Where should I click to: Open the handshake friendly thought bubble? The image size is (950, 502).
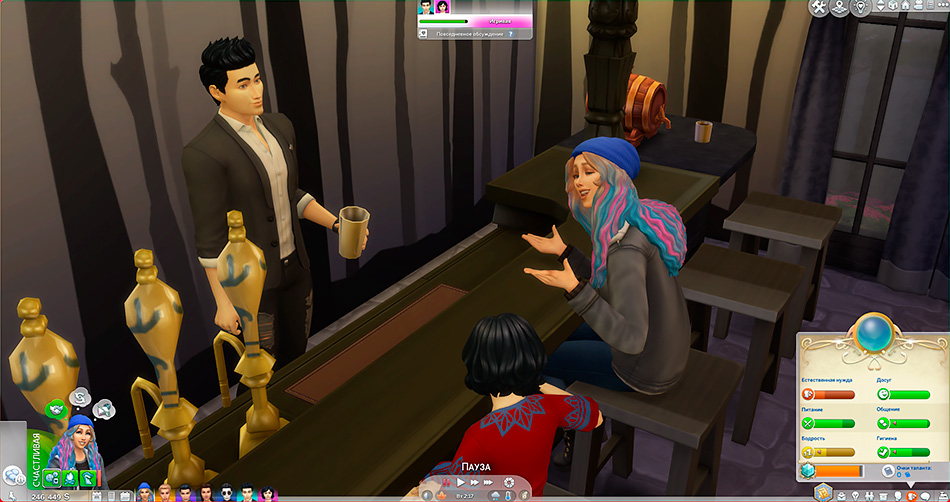[55, 408]
